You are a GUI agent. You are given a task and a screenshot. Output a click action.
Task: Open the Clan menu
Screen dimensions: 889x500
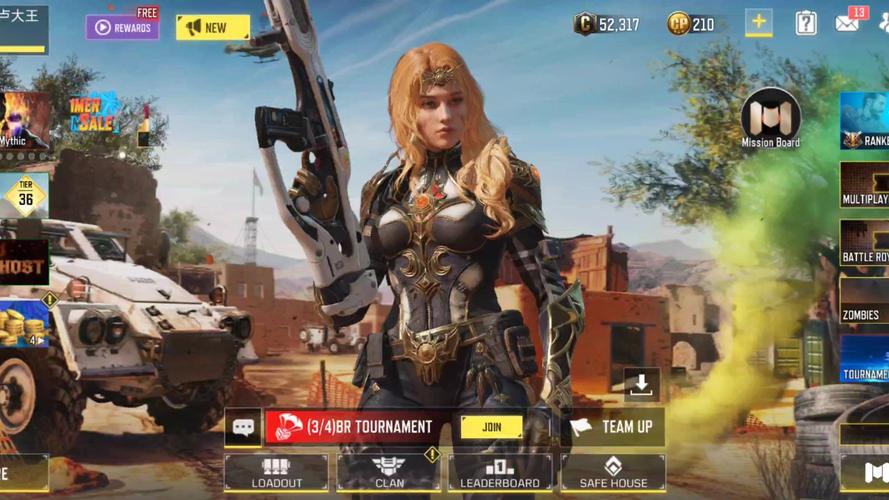(389, 472)
